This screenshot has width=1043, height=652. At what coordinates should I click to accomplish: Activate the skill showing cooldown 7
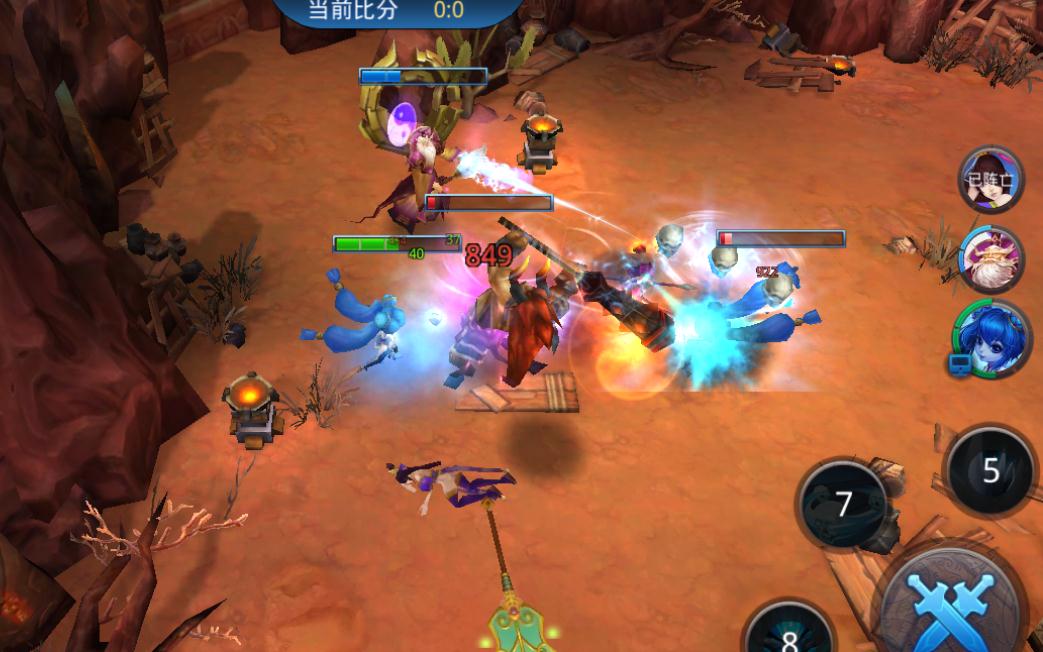843,504
